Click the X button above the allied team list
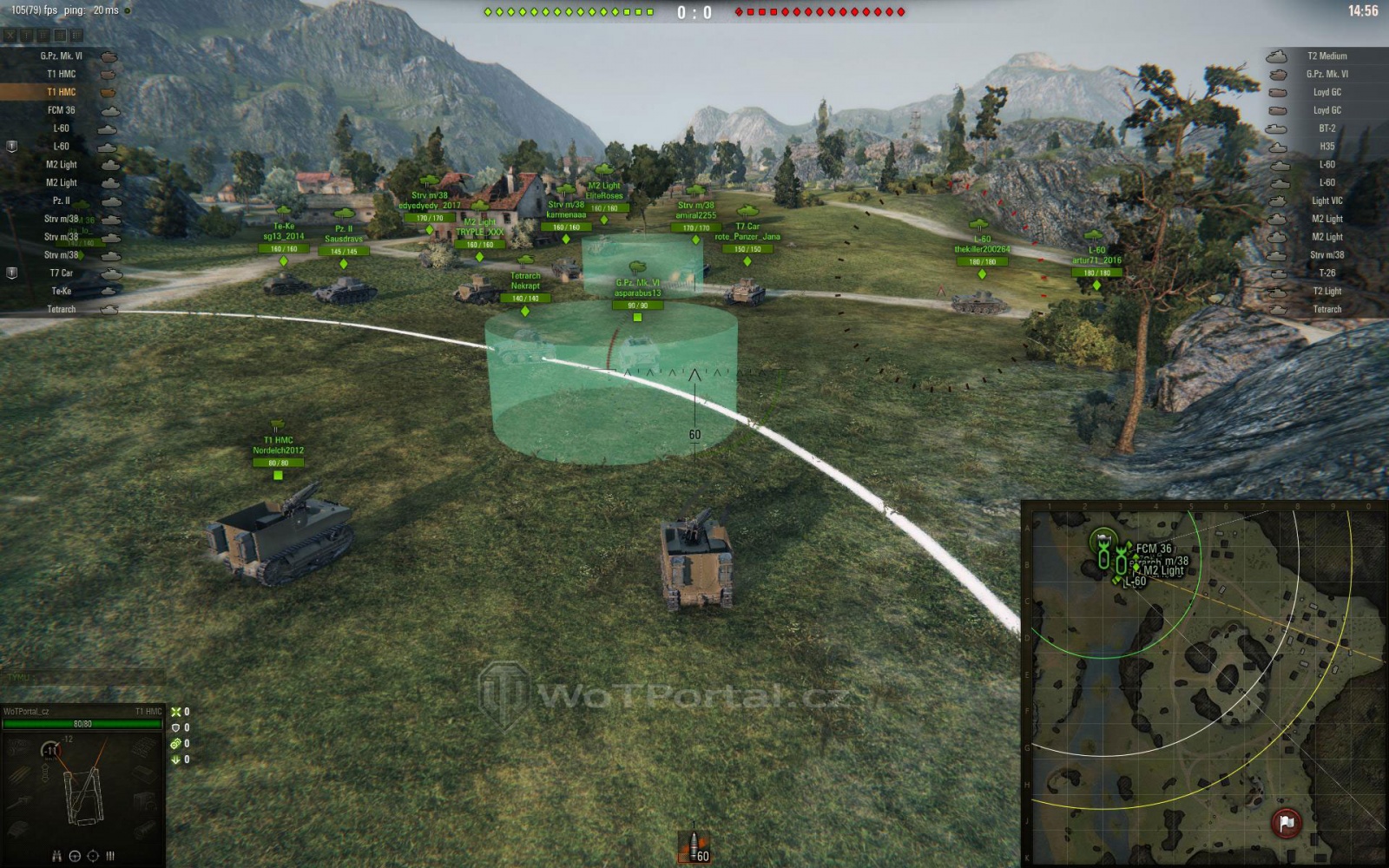 click(10, 36)
